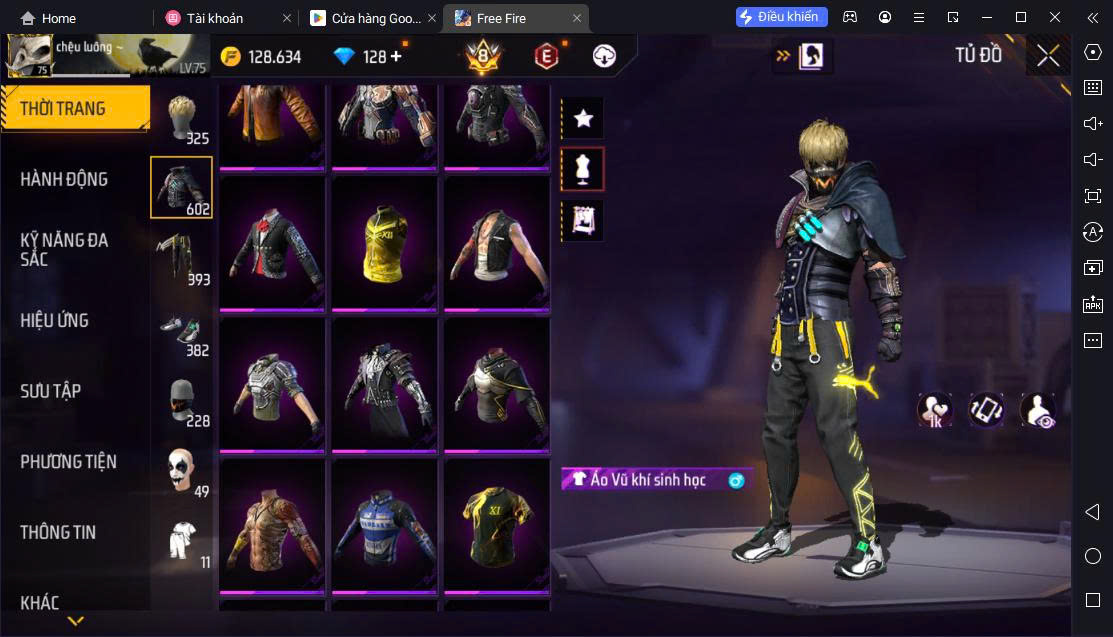Image resolution: width=1113 pixels, height=637 pixels.
Task: Open the Kỹ Năng Đa Sắc tab
Action: tap(65, 250)
